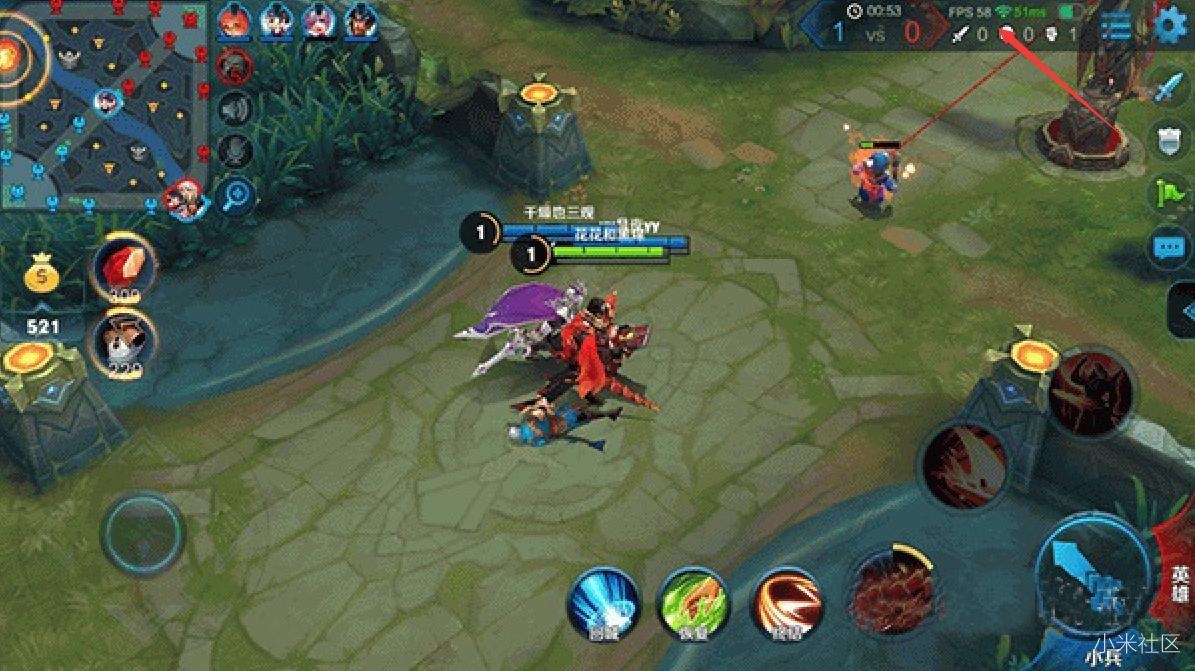
Task: Use the blue recall spell
Action: (603, 602)
